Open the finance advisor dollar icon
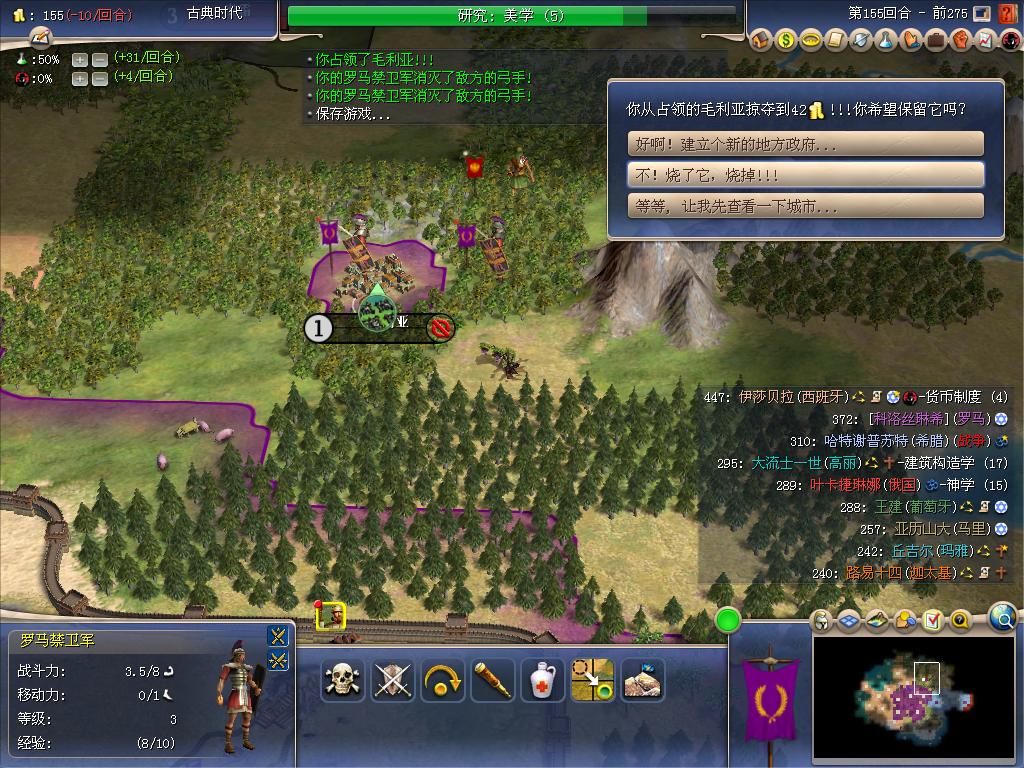Viewport: 1024px width, 768px height. tap(786, 40)
